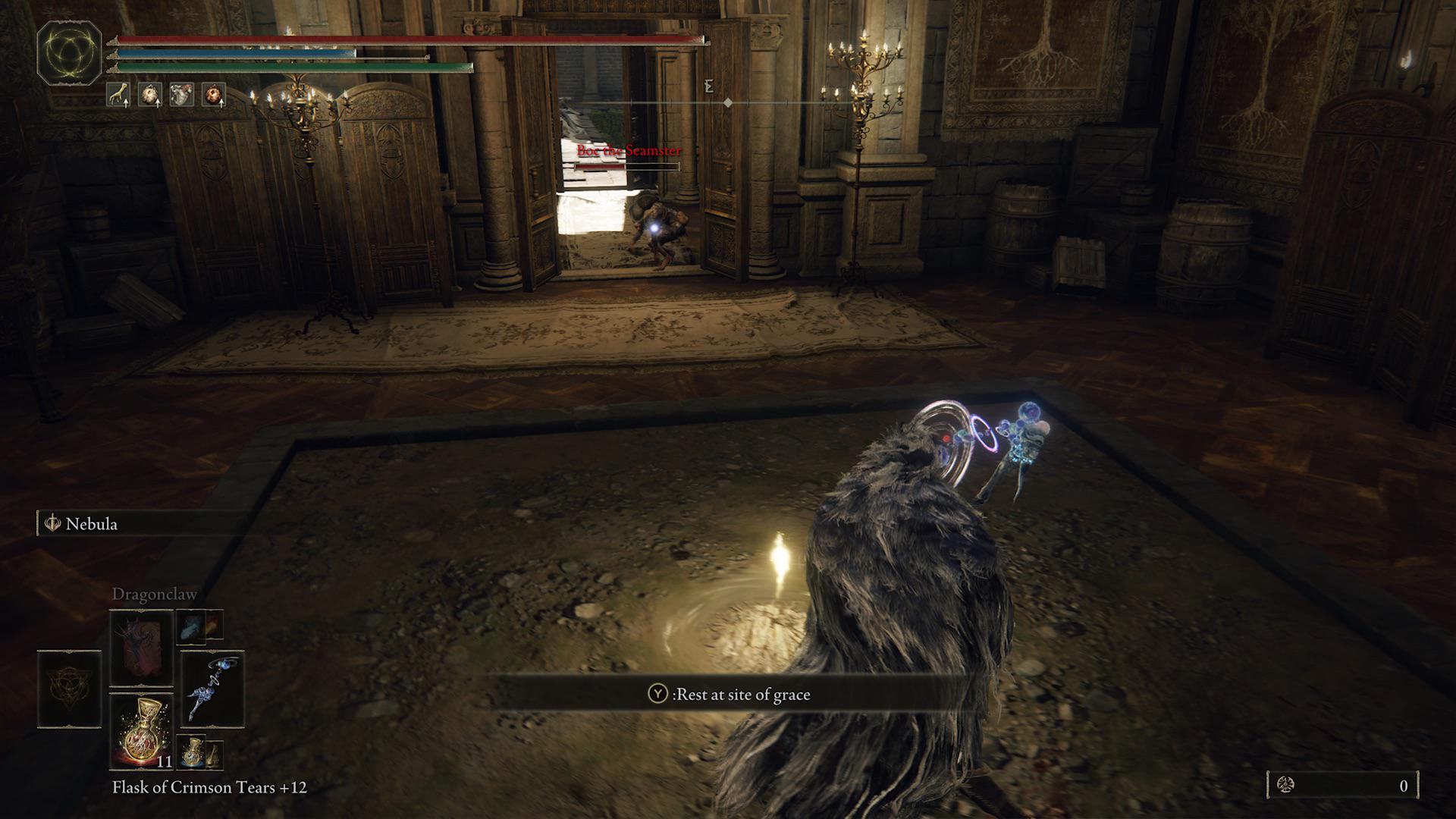Click the hand-shaped buff indicator icon

tap(119, 95)
